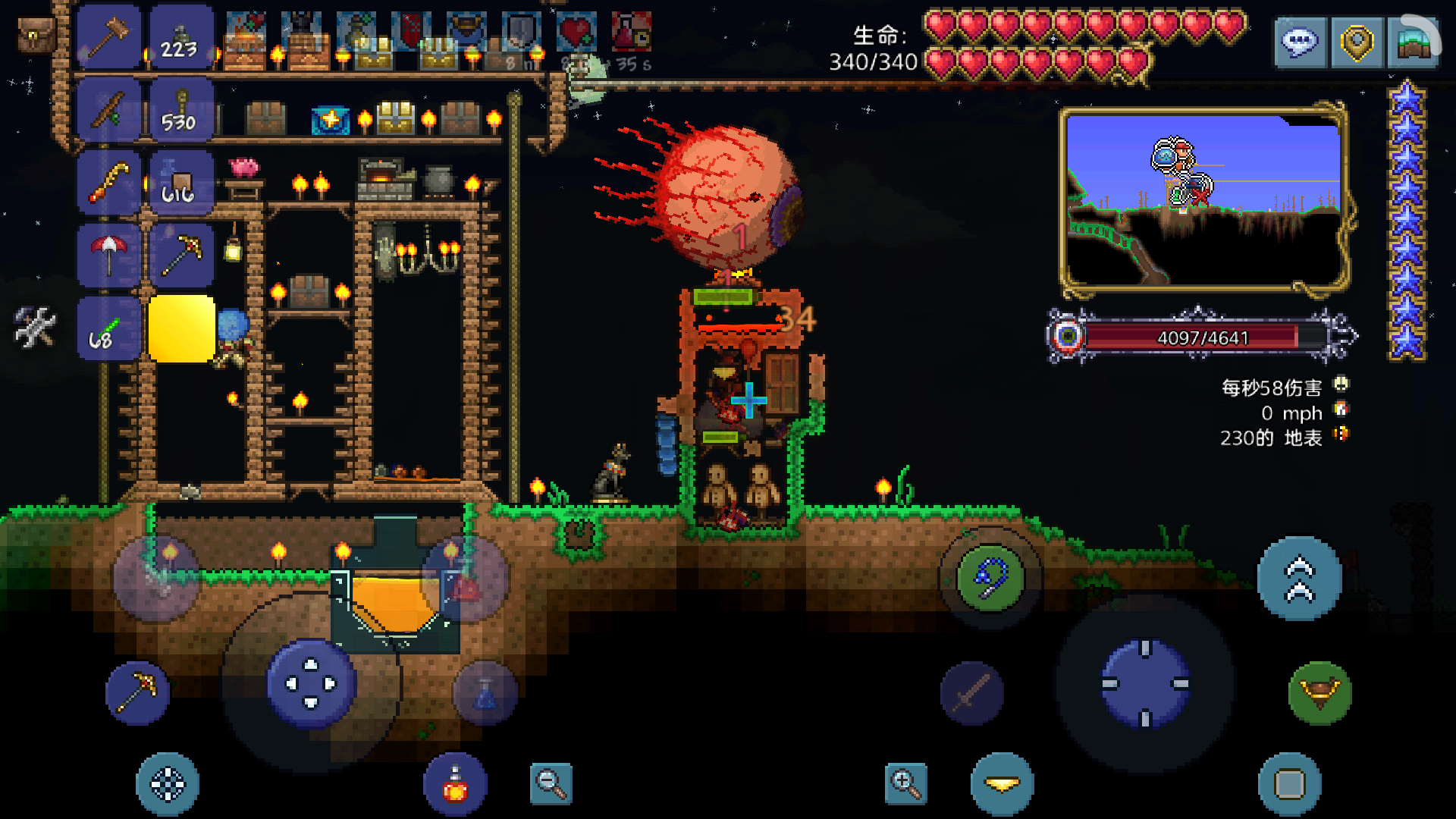This screenshot has height=819, width=1456.
Task: Tap the double-arrow jump button
Action: (1299, 579)
